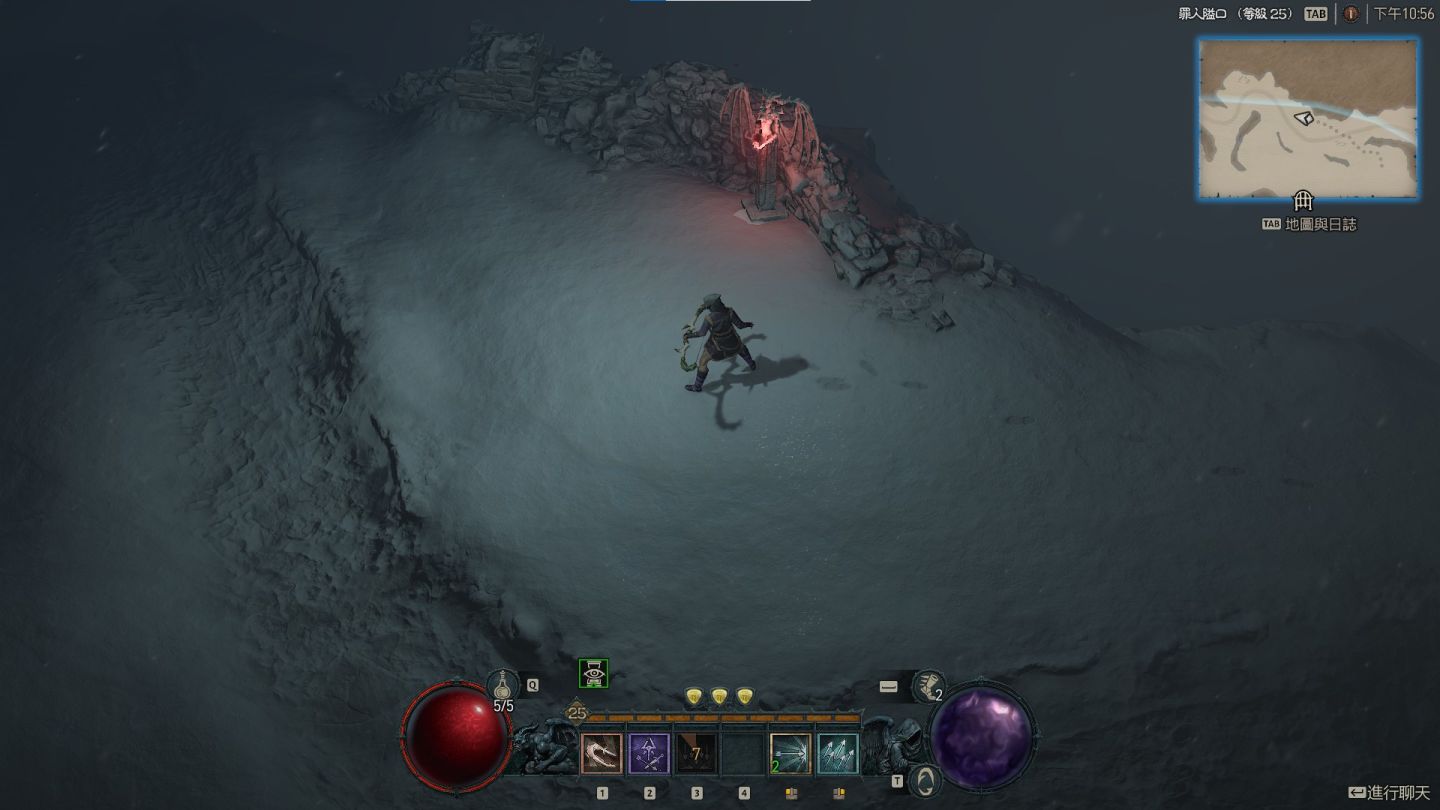1440x810 pixels.
Task: Open the 進行聊天 chat prompt
Action: 1390,793
